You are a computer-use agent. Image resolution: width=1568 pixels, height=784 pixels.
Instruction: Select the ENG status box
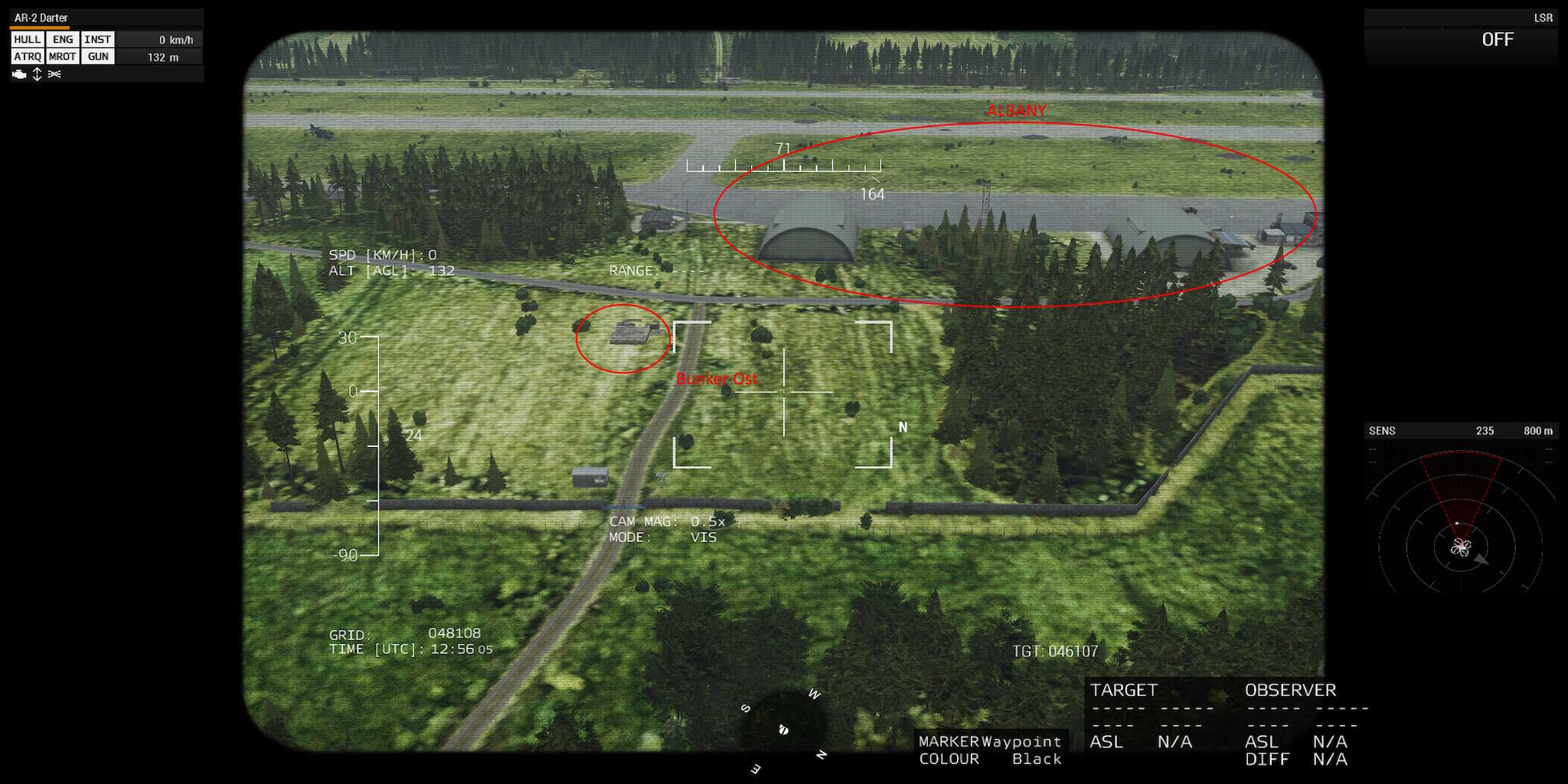(63, 40)
